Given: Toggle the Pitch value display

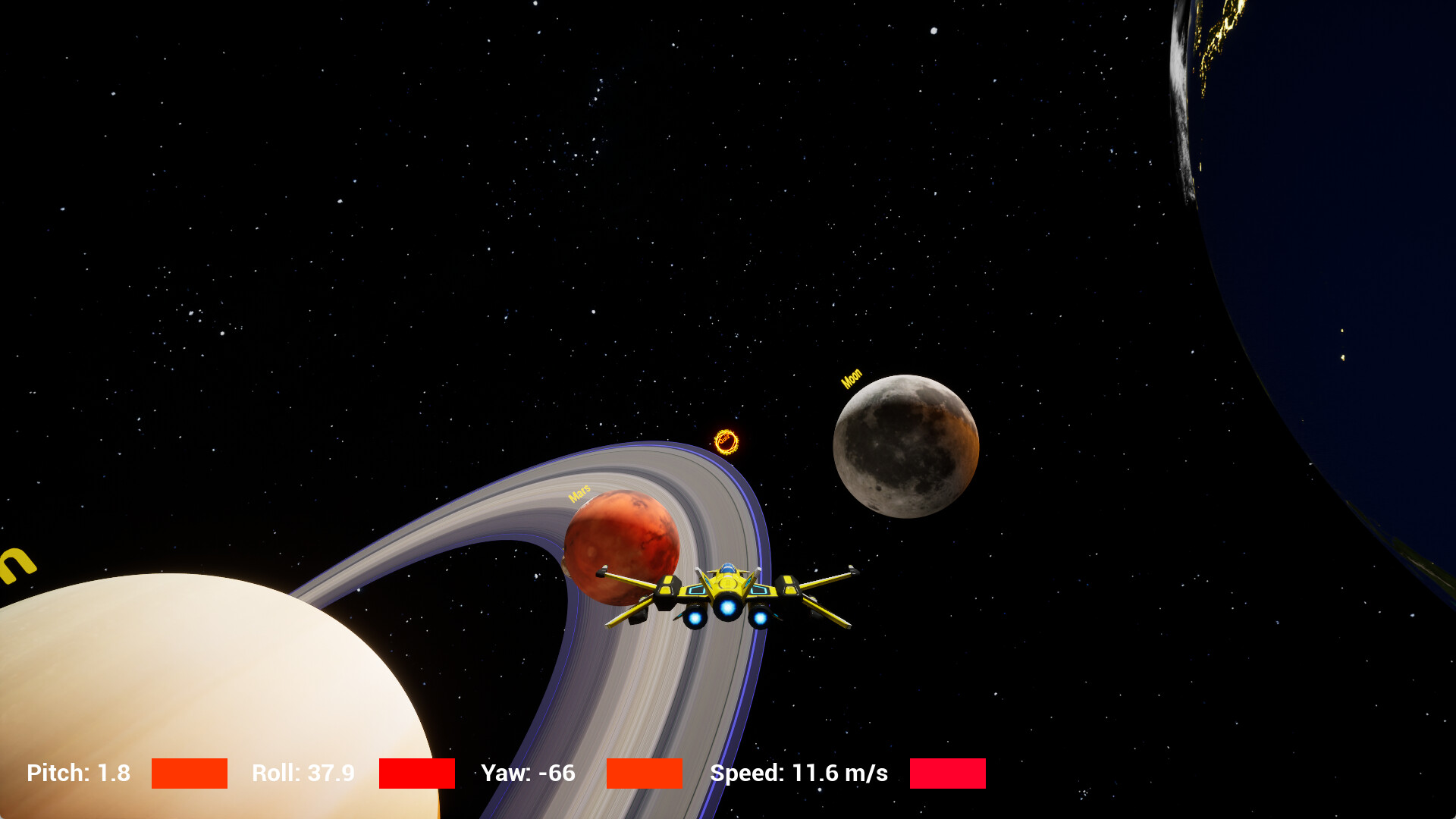Looking at the screenshot, I should pos(78,773).
